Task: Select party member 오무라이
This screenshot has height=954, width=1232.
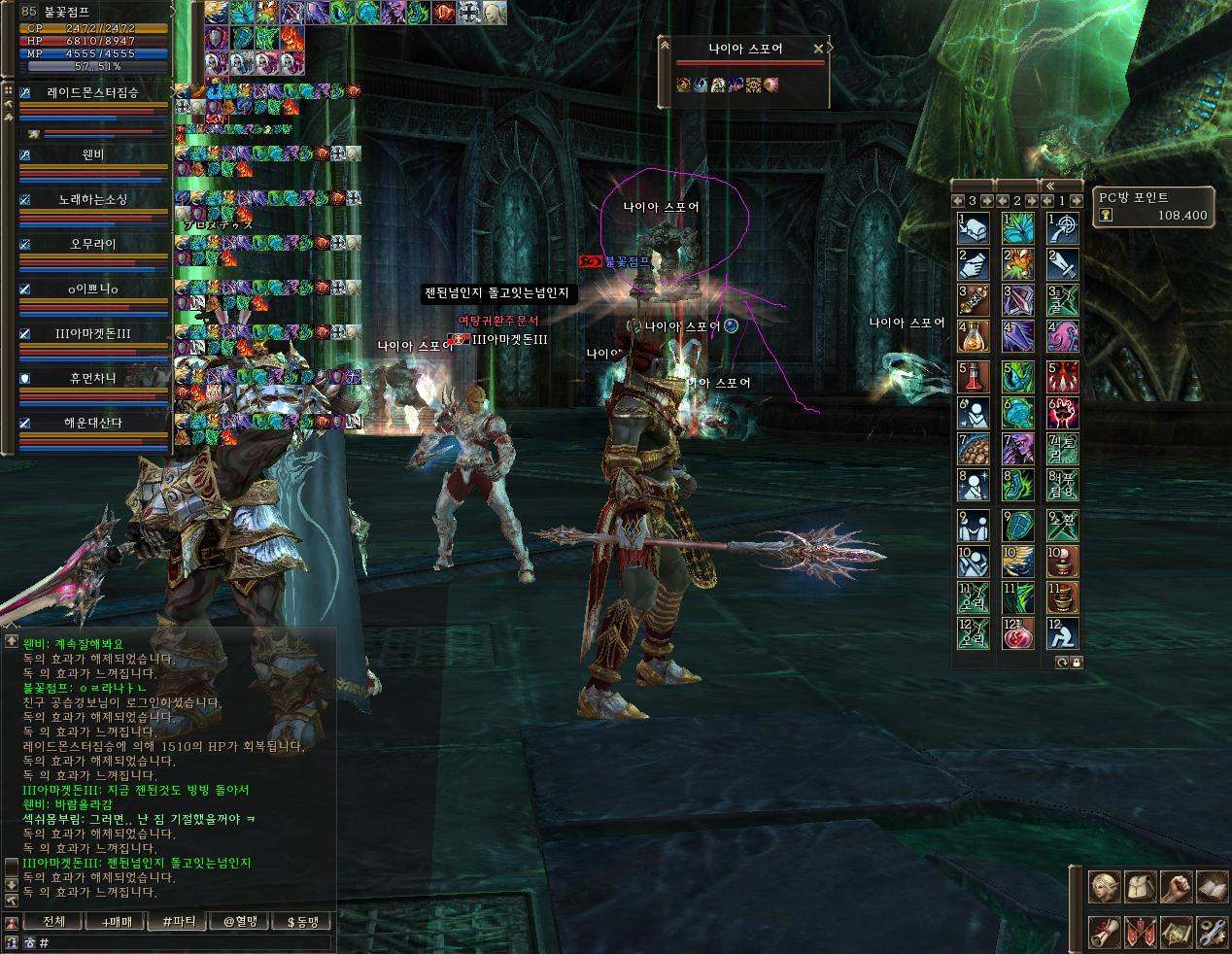Action: click(93, 244)
